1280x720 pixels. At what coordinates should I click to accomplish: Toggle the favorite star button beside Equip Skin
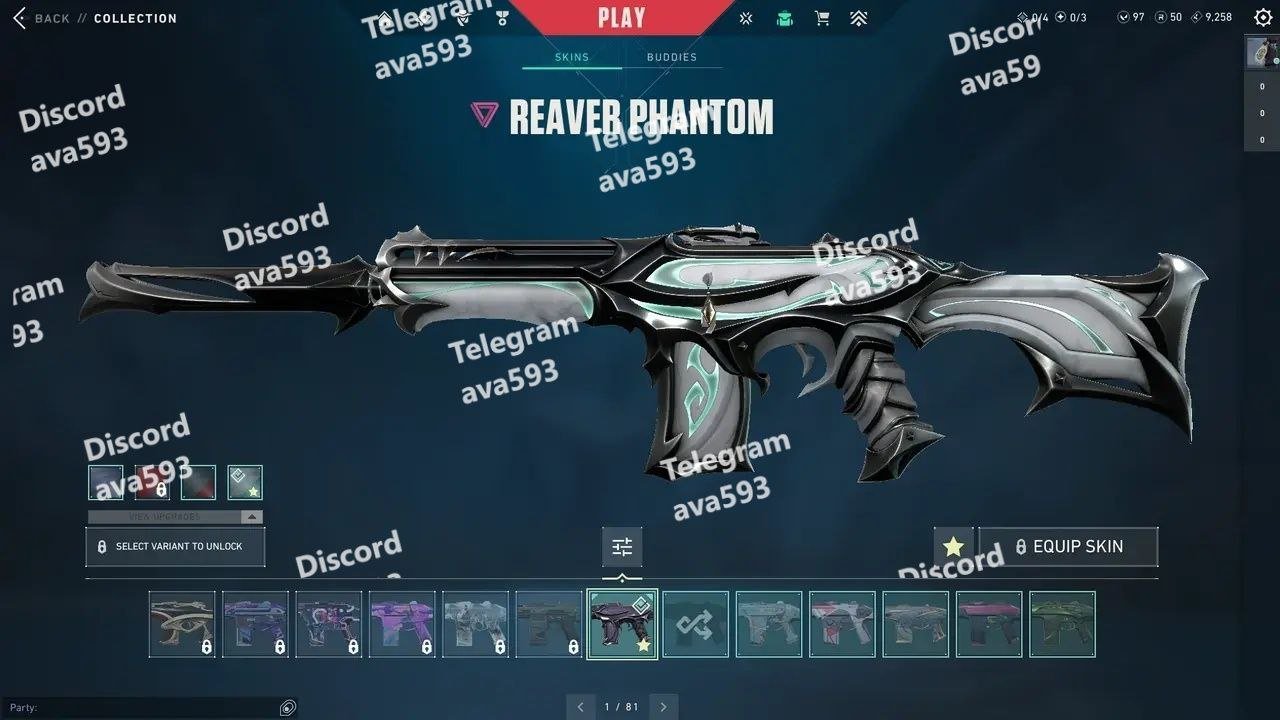coord(953,547)
